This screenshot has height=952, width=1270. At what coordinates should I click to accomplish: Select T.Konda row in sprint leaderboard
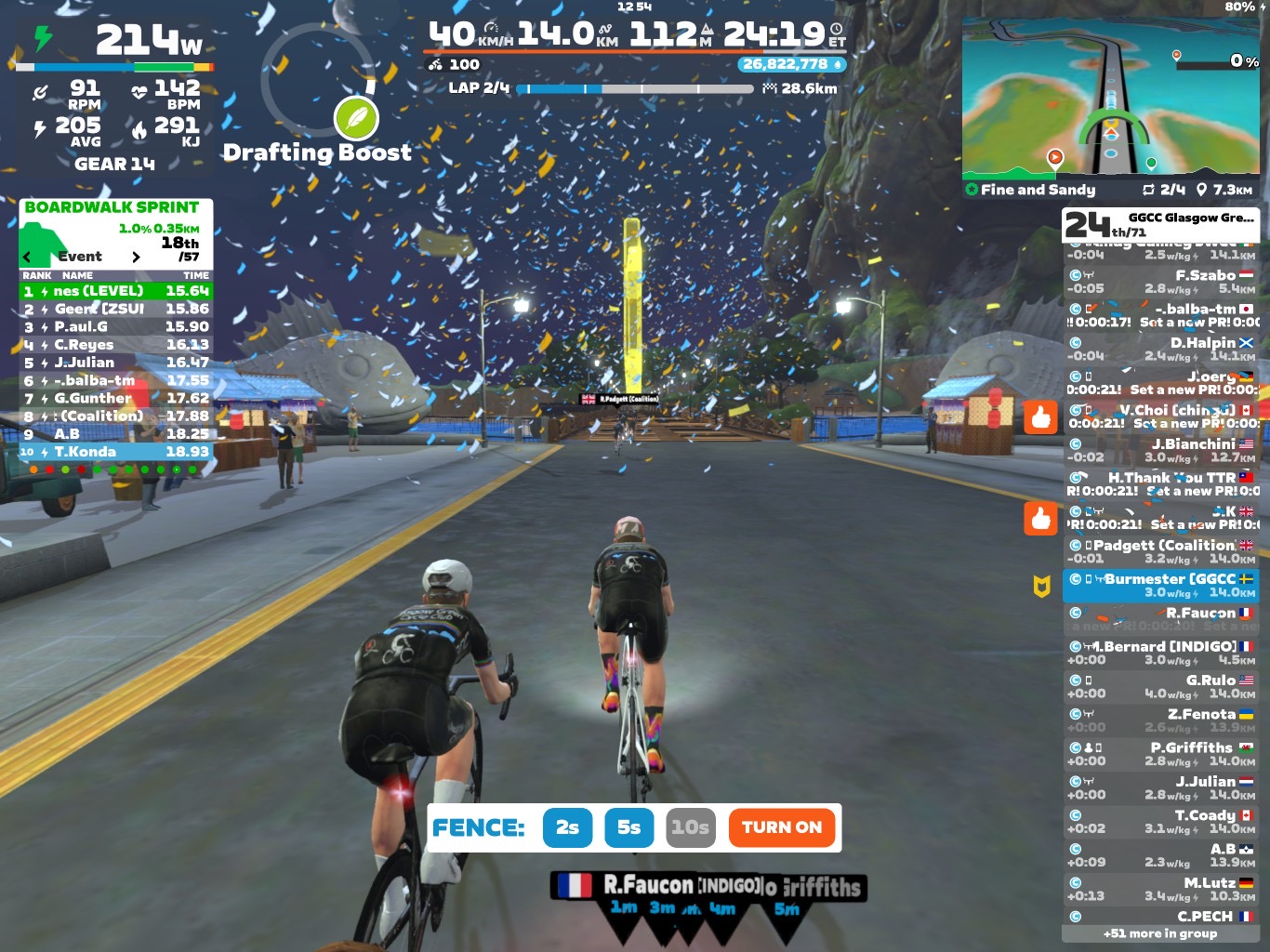[x=116, y=452]
